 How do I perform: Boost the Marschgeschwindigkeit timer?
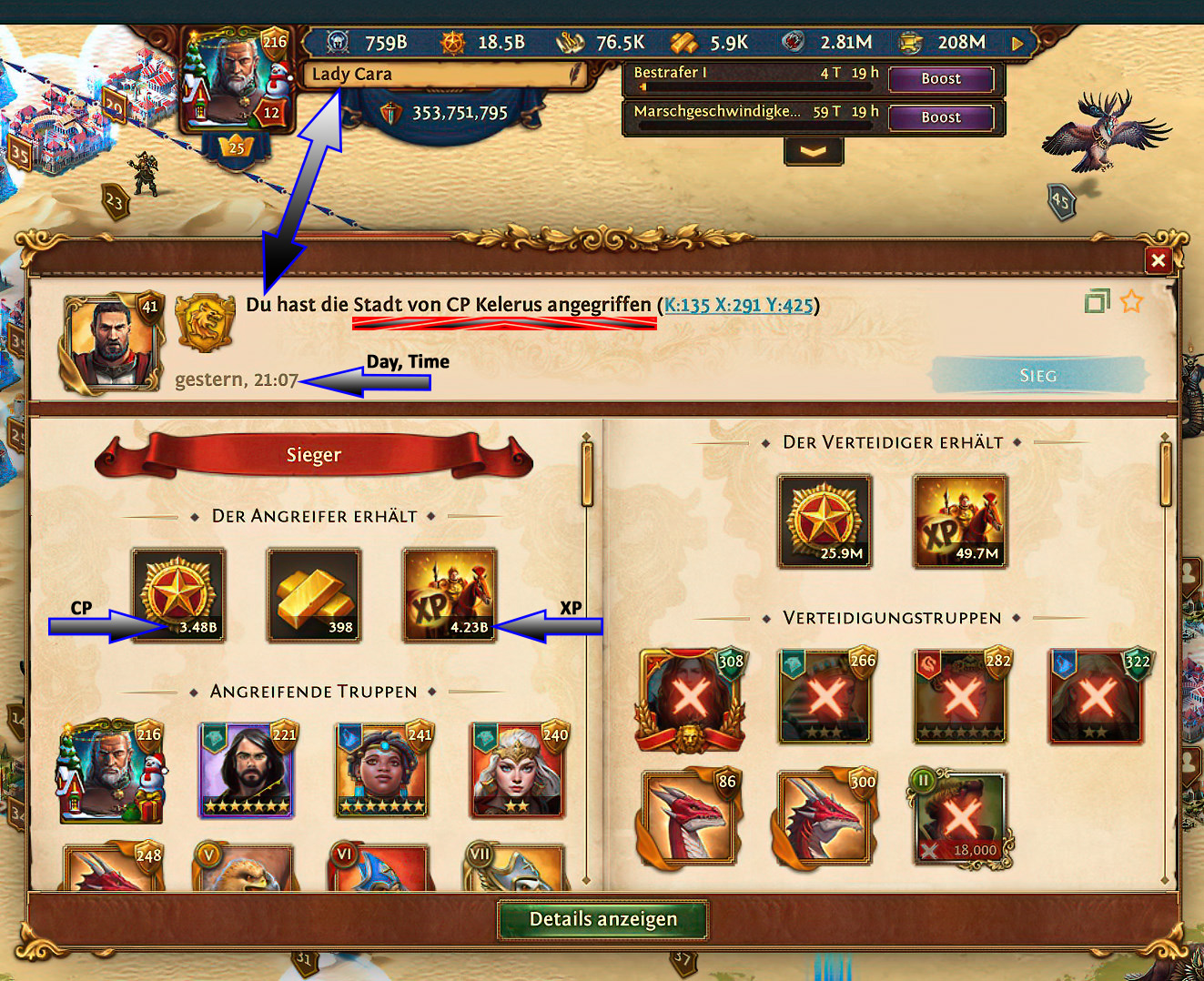(940, 117)
